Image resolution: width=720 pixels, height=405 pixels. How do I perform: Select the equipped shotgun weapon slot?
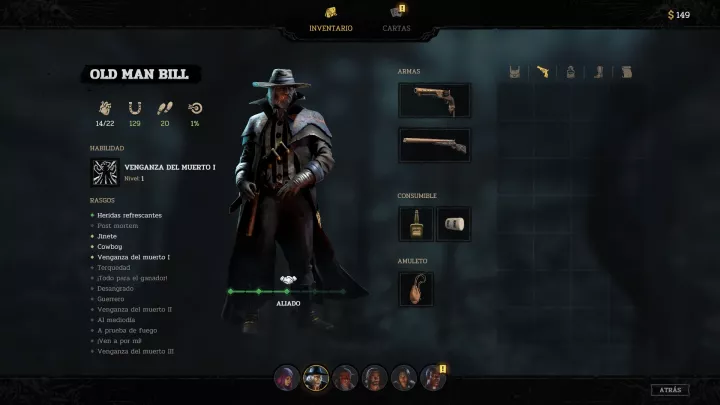pos(434,145)
